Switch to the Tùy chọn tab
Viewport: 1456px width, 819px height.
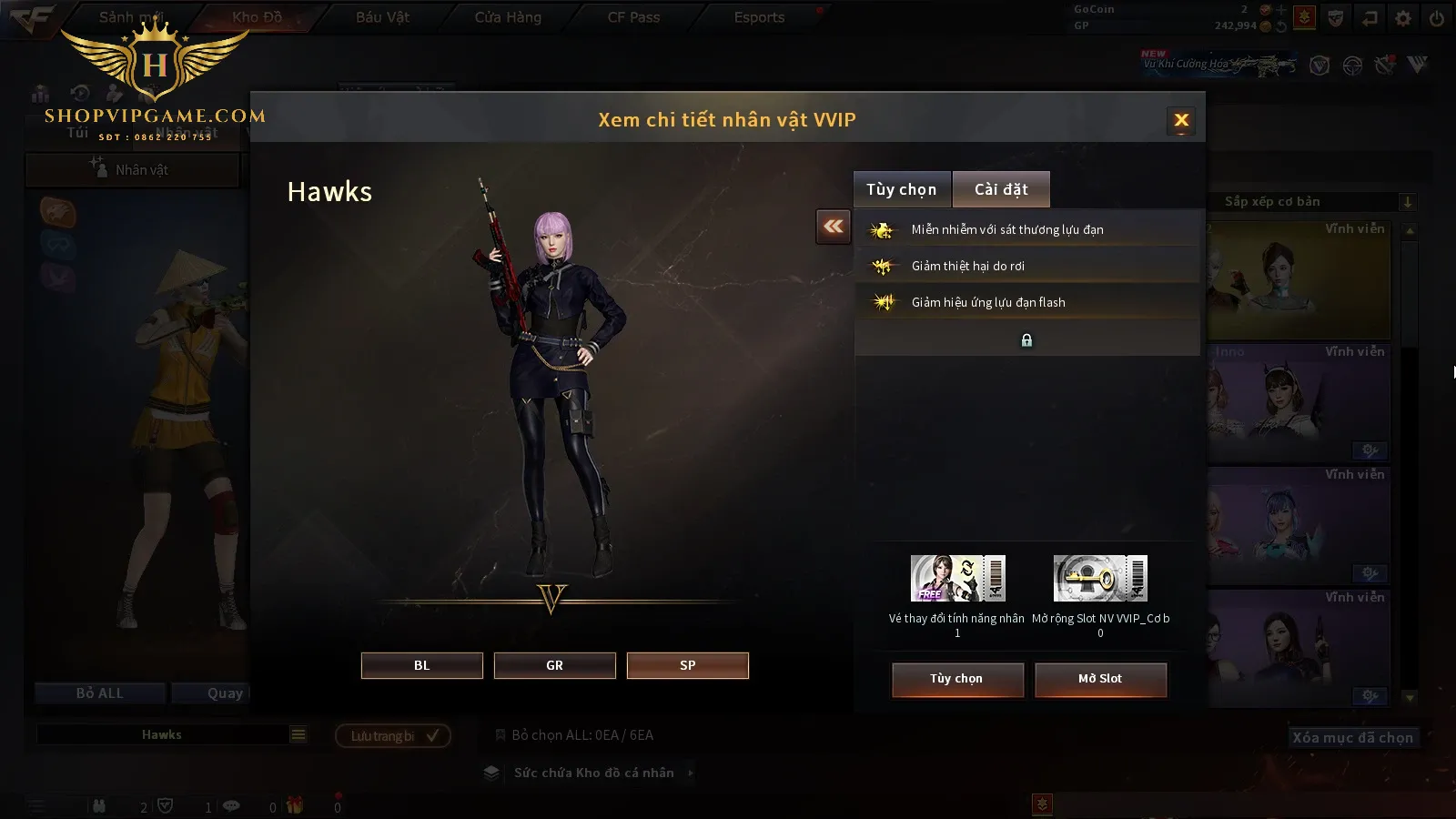(x=901, y=189)
